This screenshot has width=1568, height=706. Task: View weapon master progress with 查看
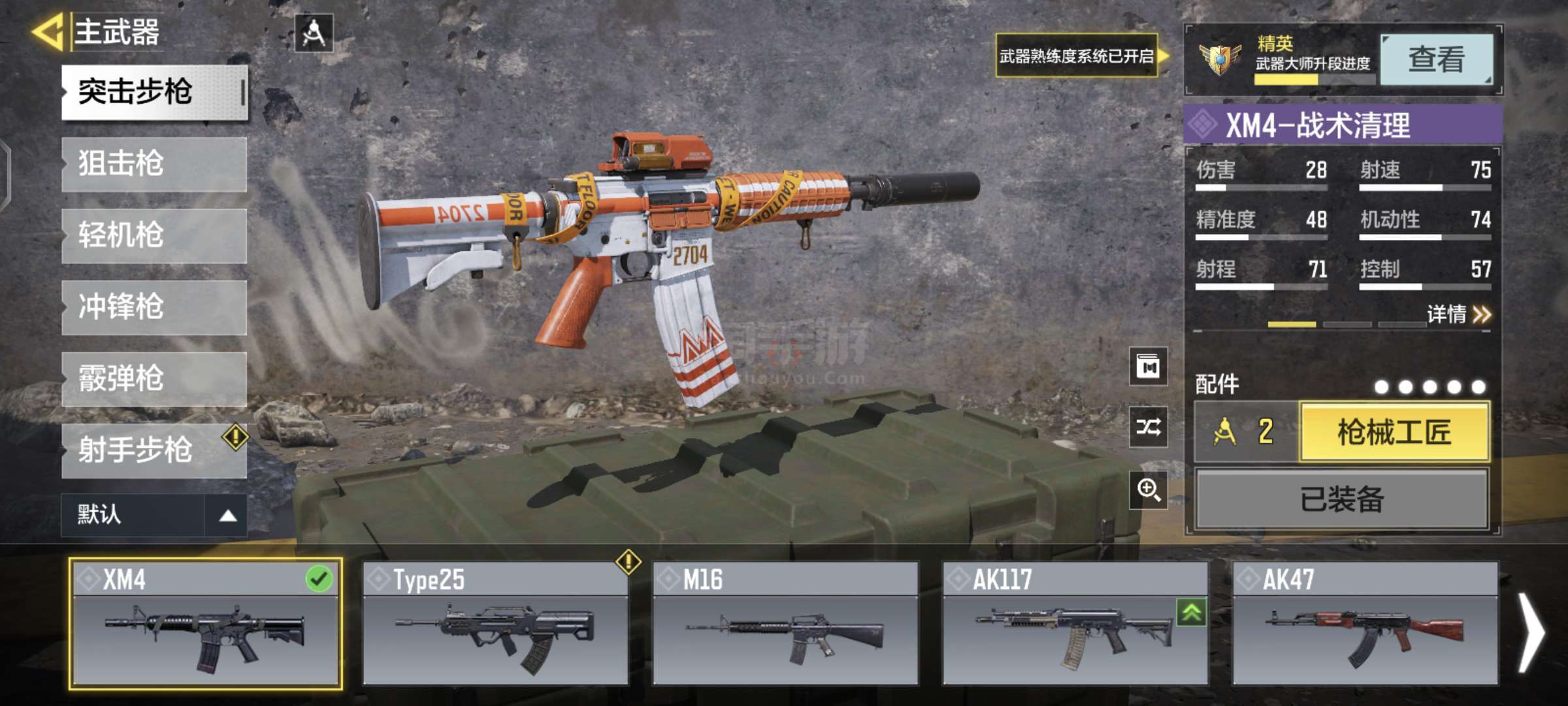pyautogui.click(x=1437, y=59)
